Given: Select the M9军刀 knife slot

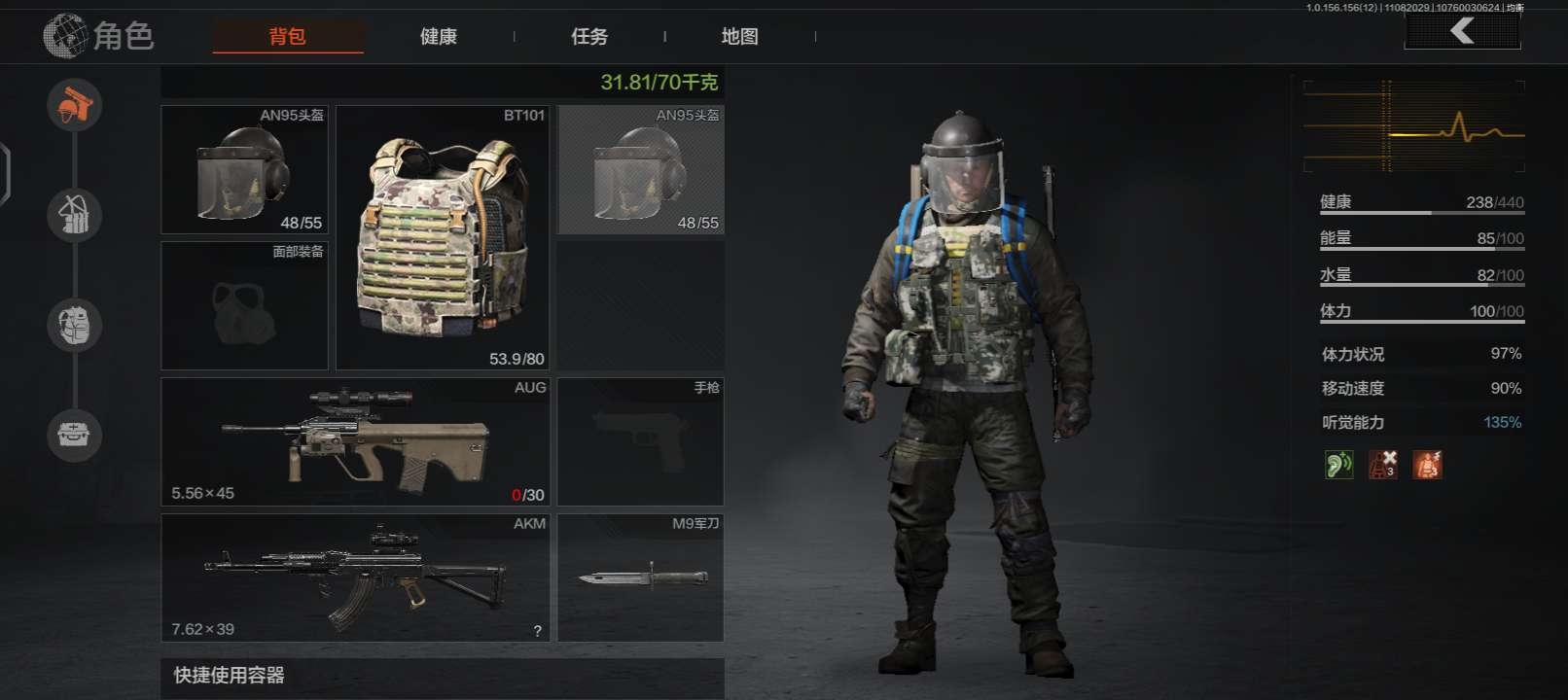Looking at the screenshot, I should point(641,577).
